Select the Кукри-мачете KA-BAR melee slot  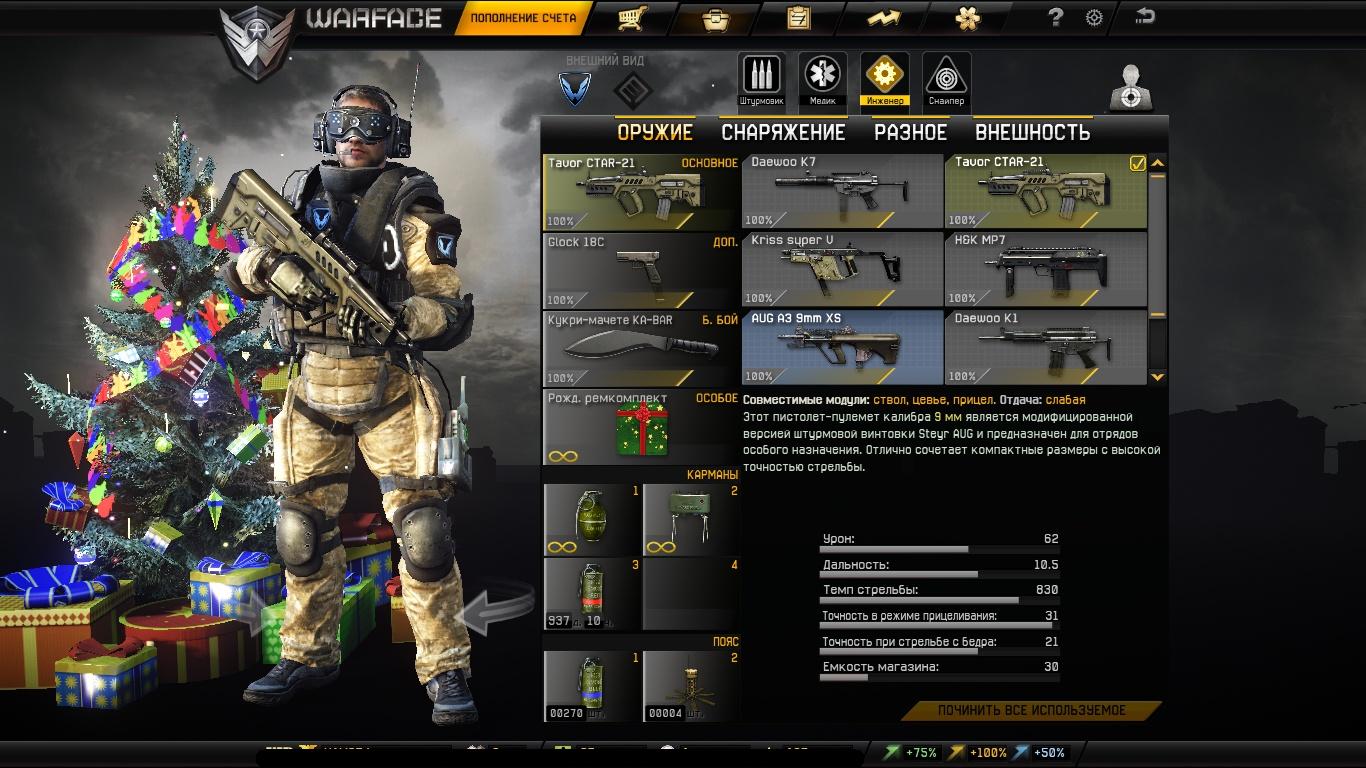click(x=641, y=349)
